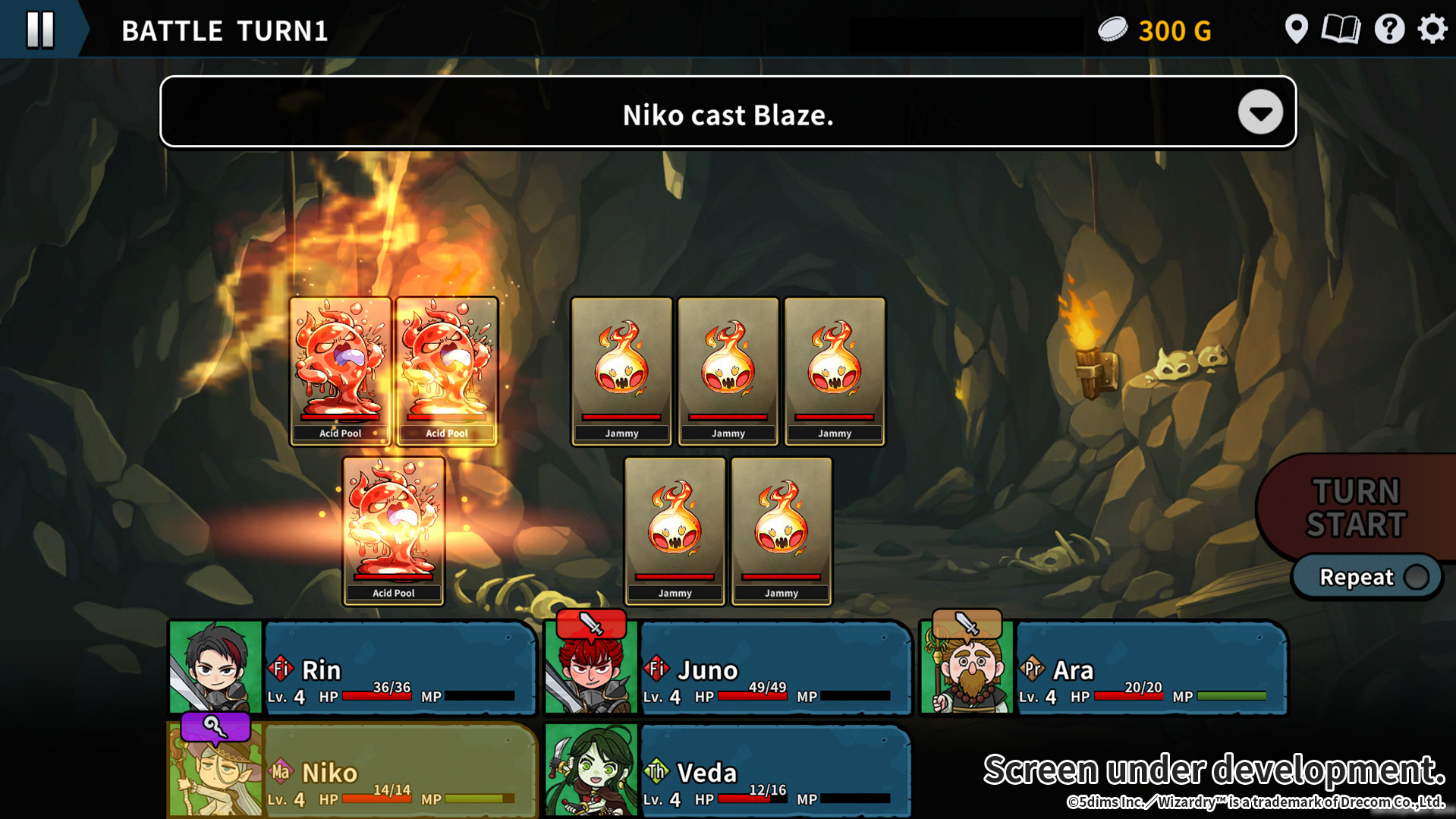Collapse the battle log message box
Screen dimensions: 1456x819
[1260, 113]
